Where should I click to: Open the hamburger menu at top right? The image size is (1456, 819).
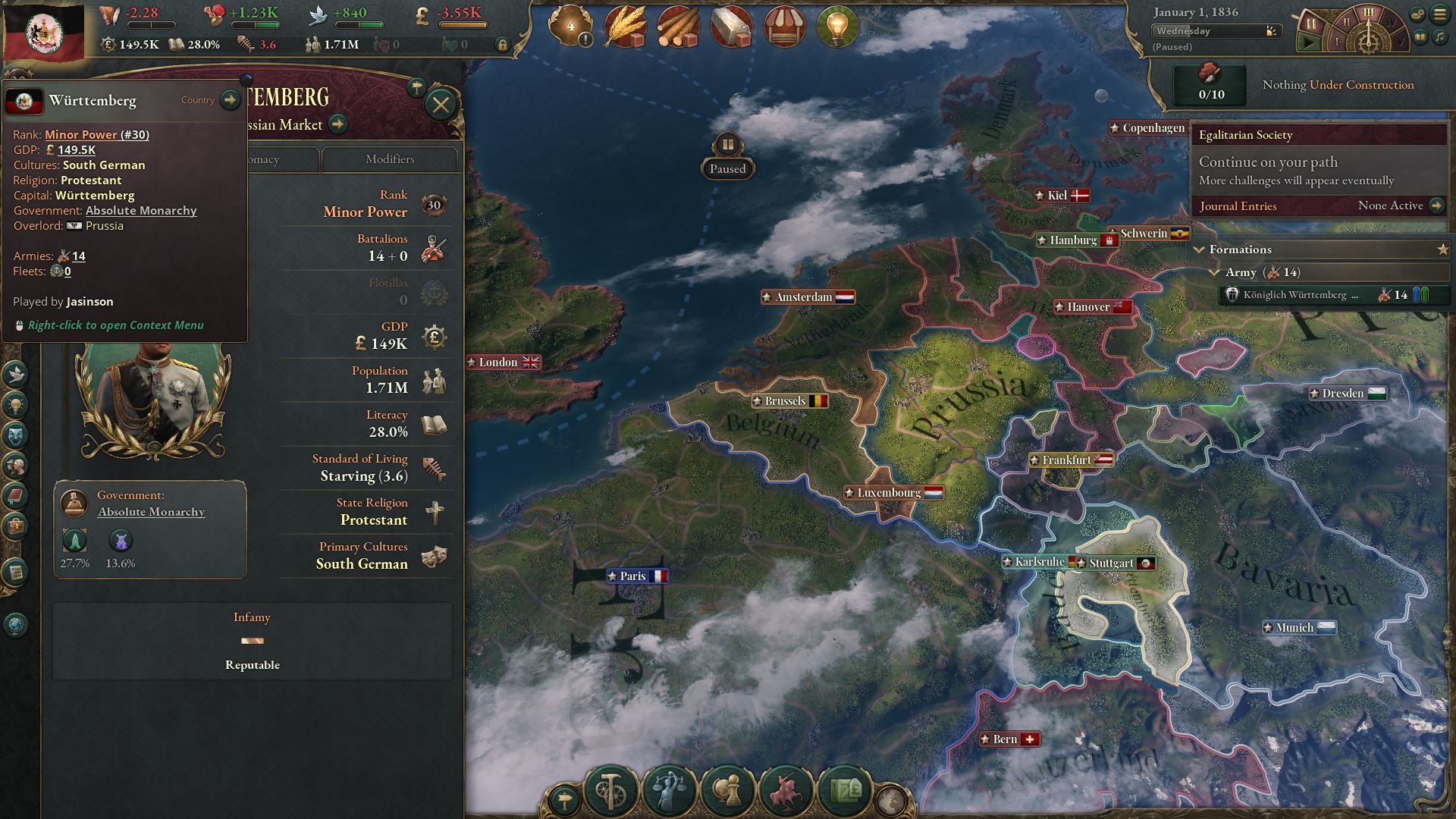tap(1439, 14)
